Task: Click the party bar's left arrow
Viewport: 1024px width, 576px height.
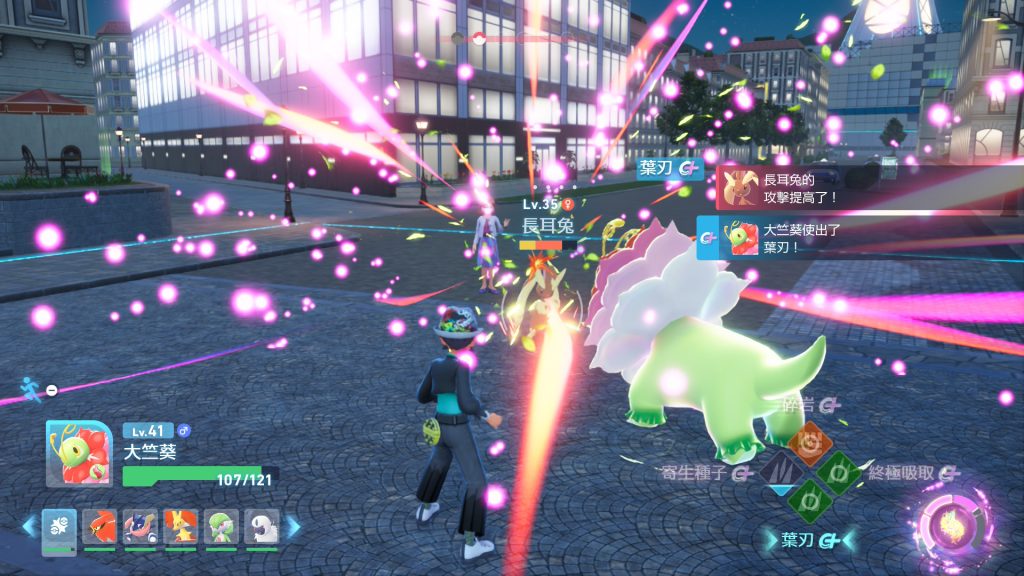Action: point(29,526)
